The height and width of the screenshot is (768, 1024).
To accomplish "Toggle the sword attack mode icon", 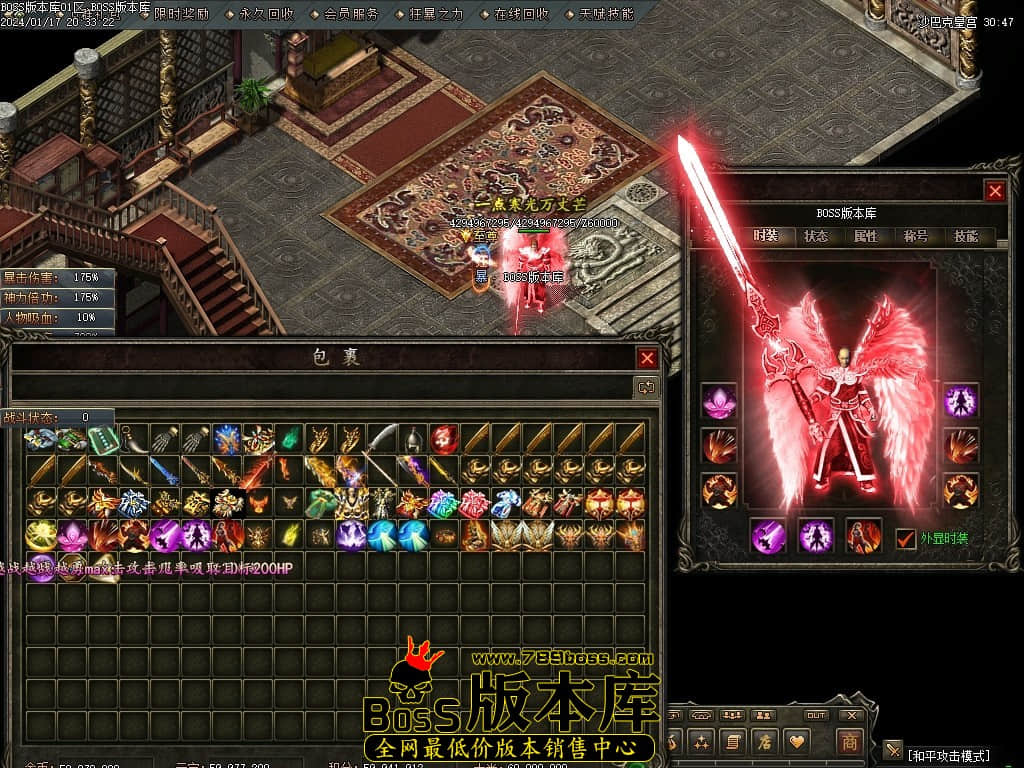I will (x=893, y=749).
